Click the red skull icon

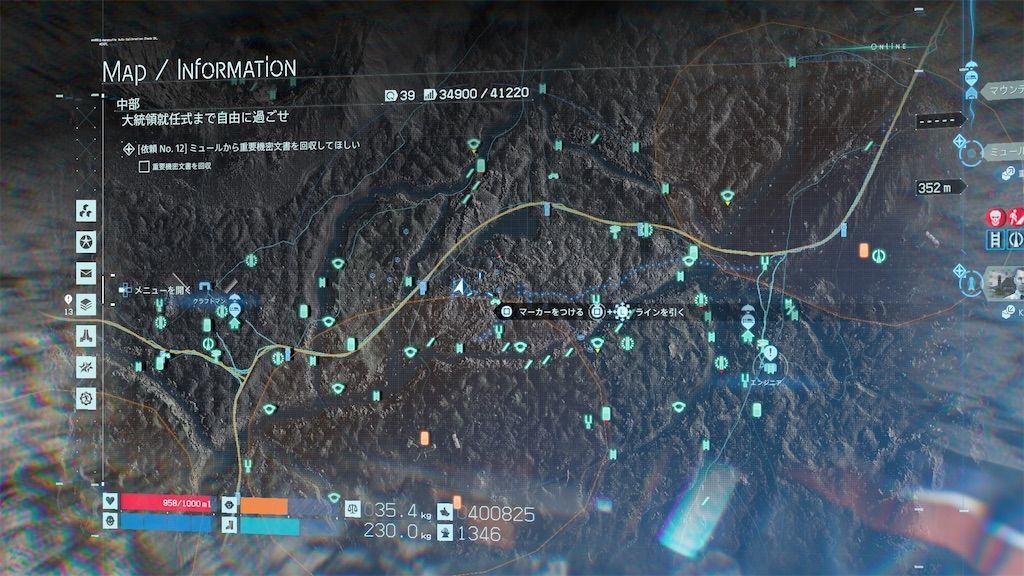995,217
